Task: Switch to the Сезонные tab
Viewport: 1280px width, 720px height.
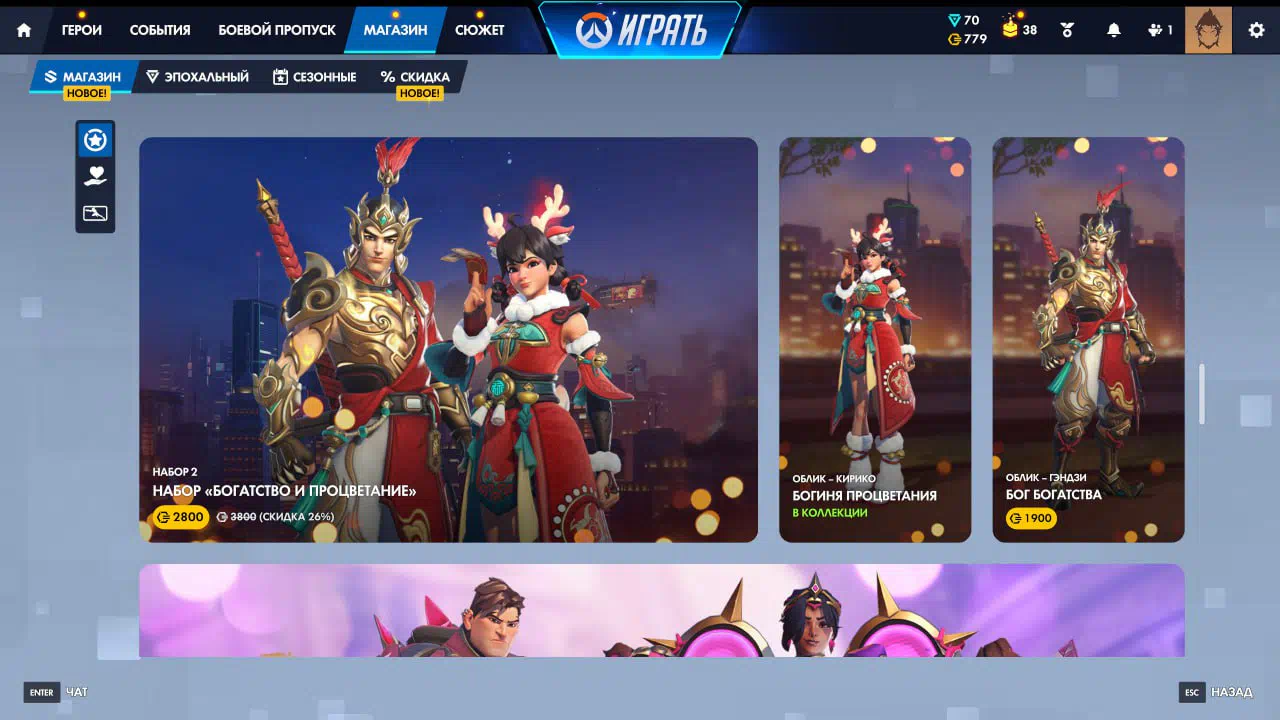Action: [314, 77]
